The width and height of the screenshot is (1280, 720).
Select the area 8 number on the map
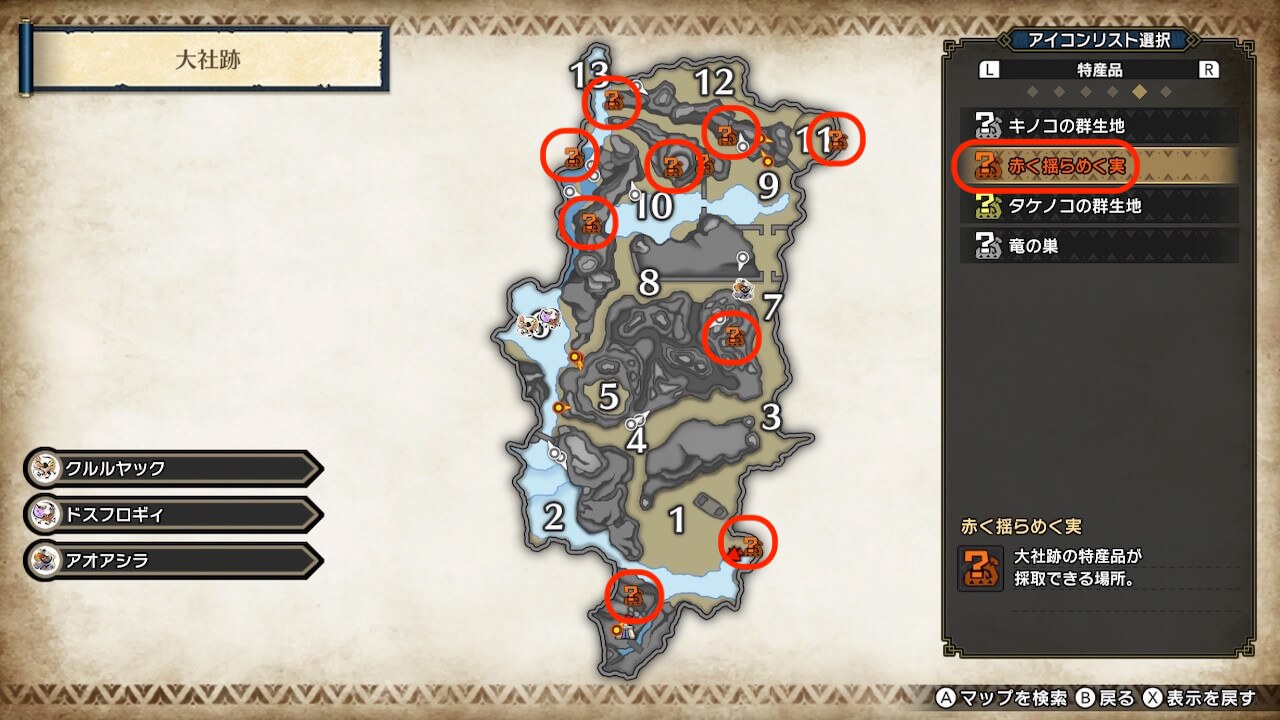tap(649, 283)
